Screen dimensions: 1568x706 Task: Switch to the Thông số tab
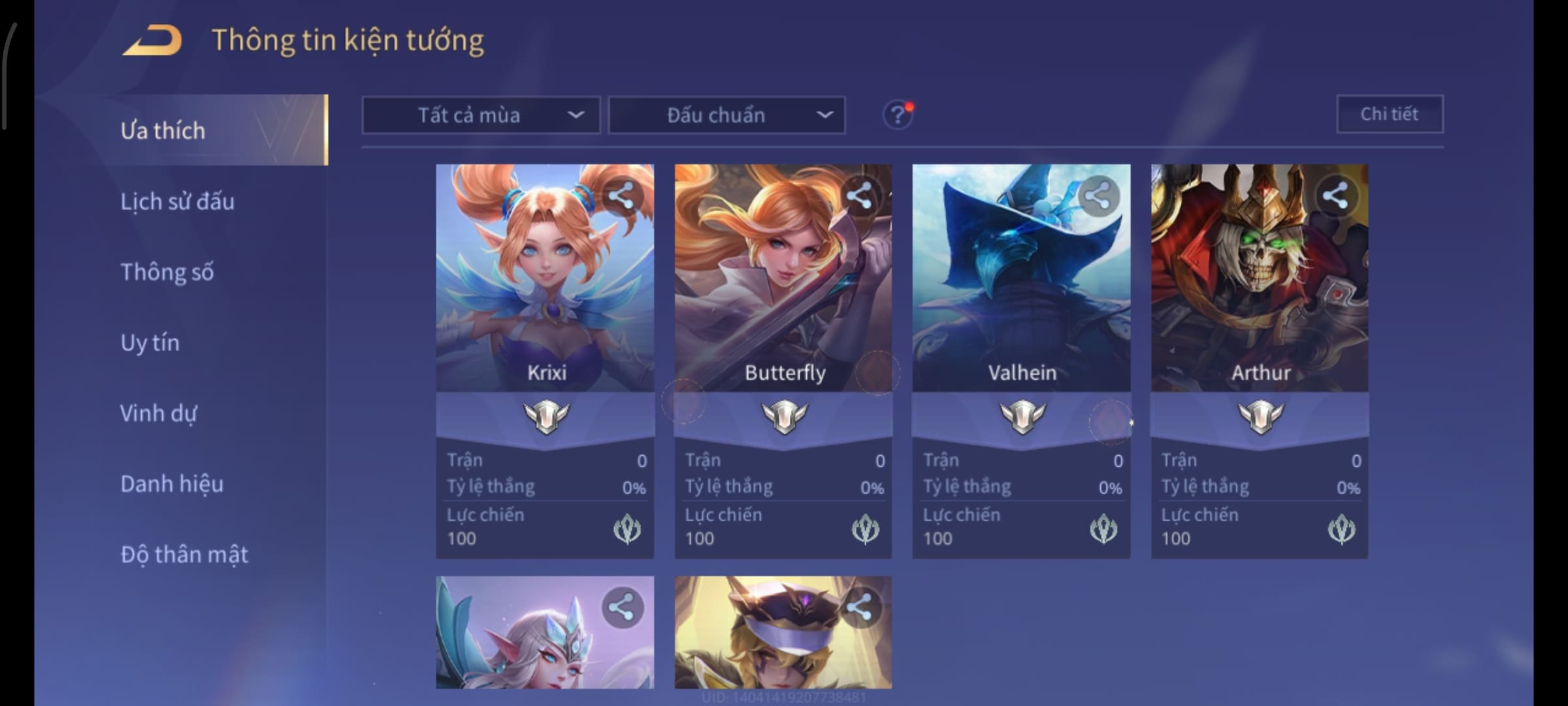167,272
